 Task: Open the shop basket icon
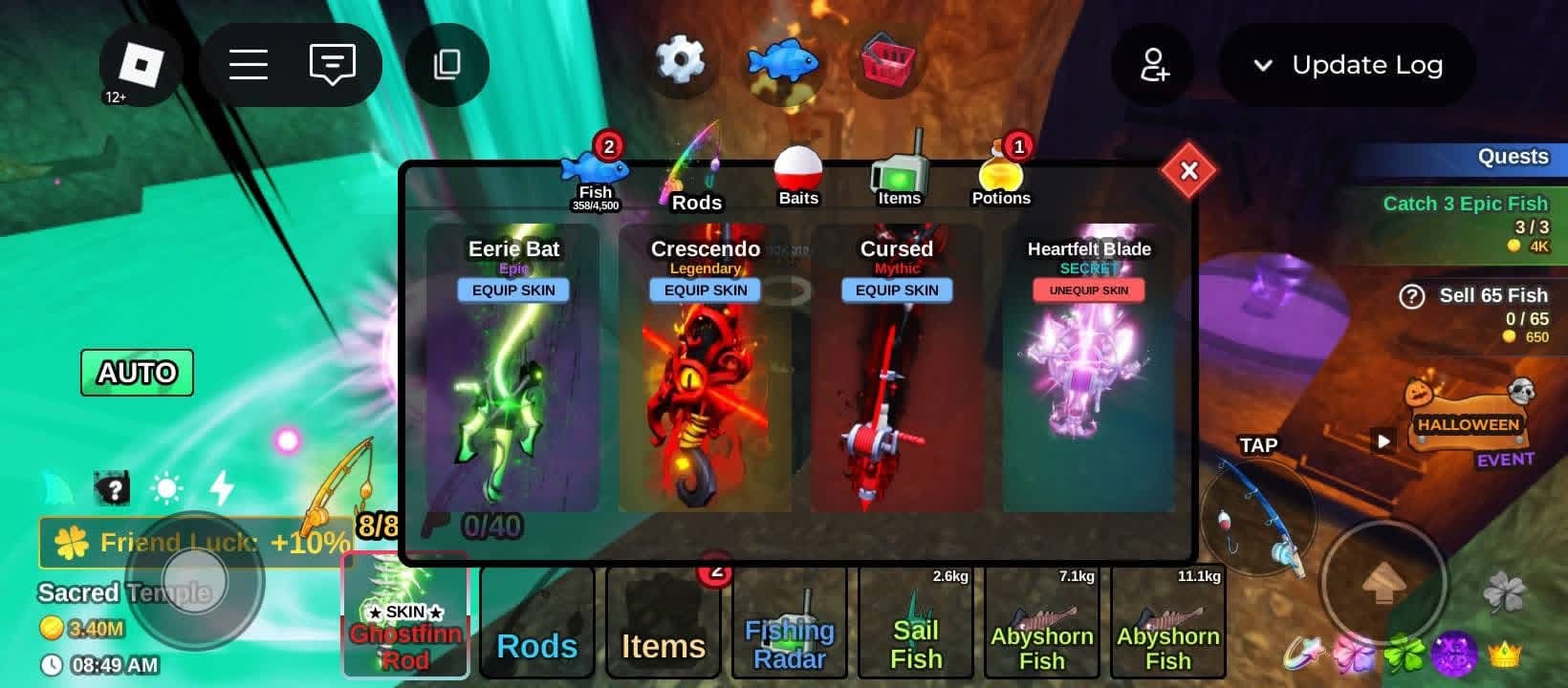point(888,61)
